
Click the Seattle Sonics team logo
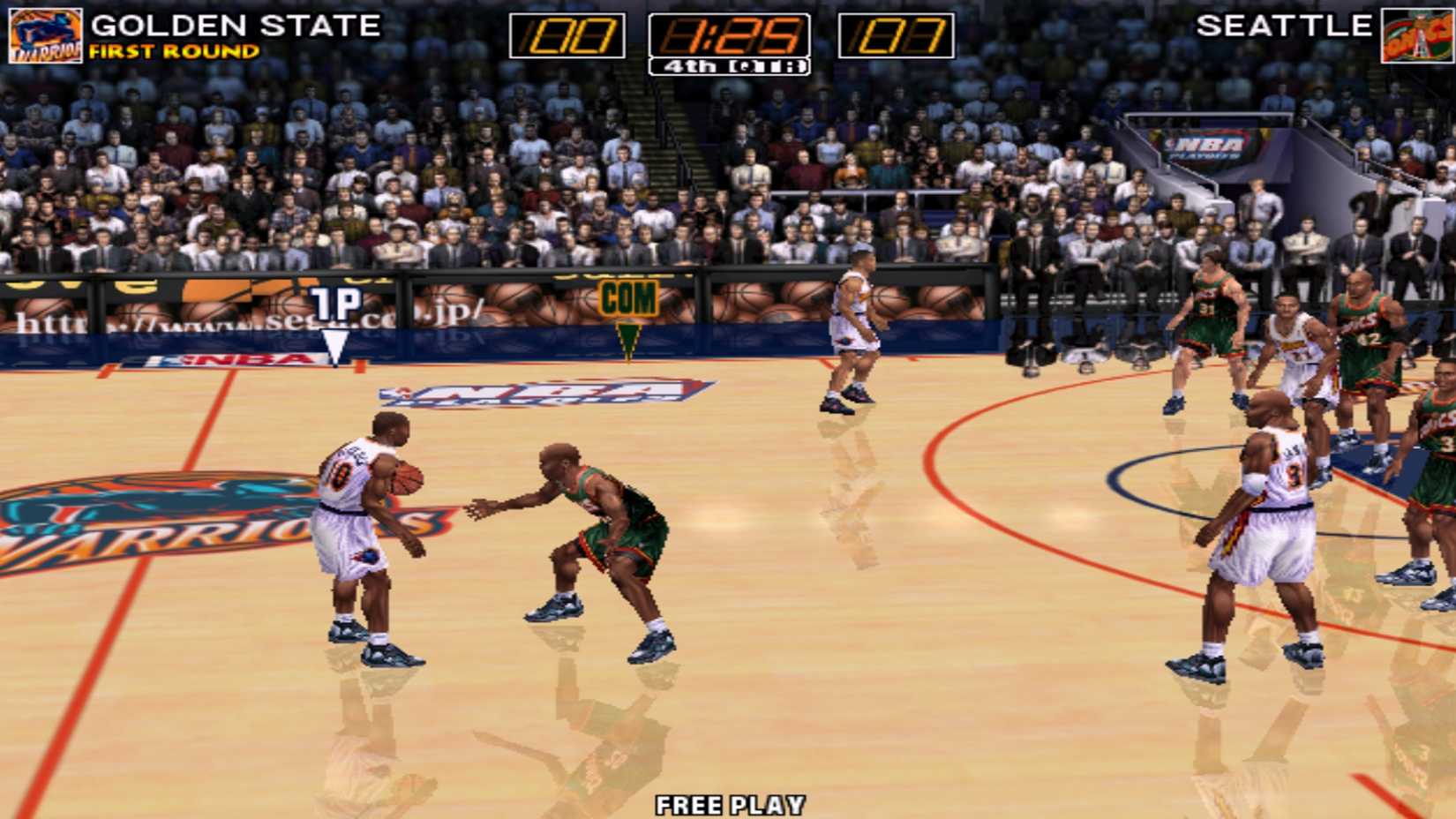[1416, 34]
